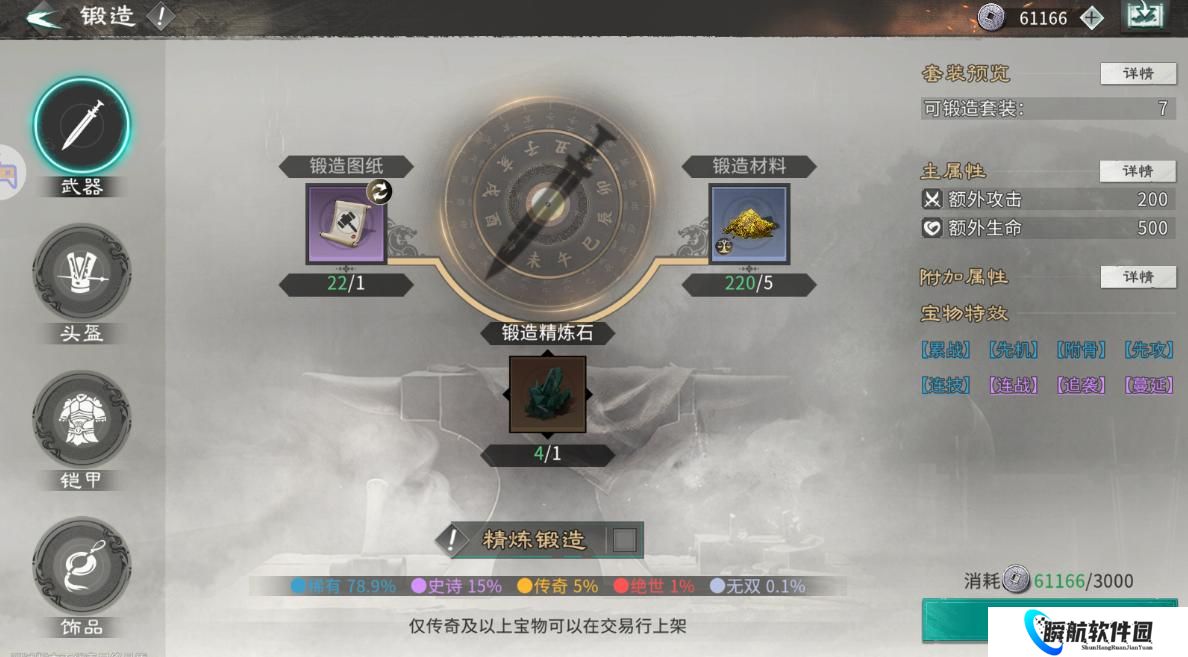Image resolution: width=1188 pixels, height=657 pixels.
Task: Open the top-right download box icon
Action: (x=1145, y=17)
